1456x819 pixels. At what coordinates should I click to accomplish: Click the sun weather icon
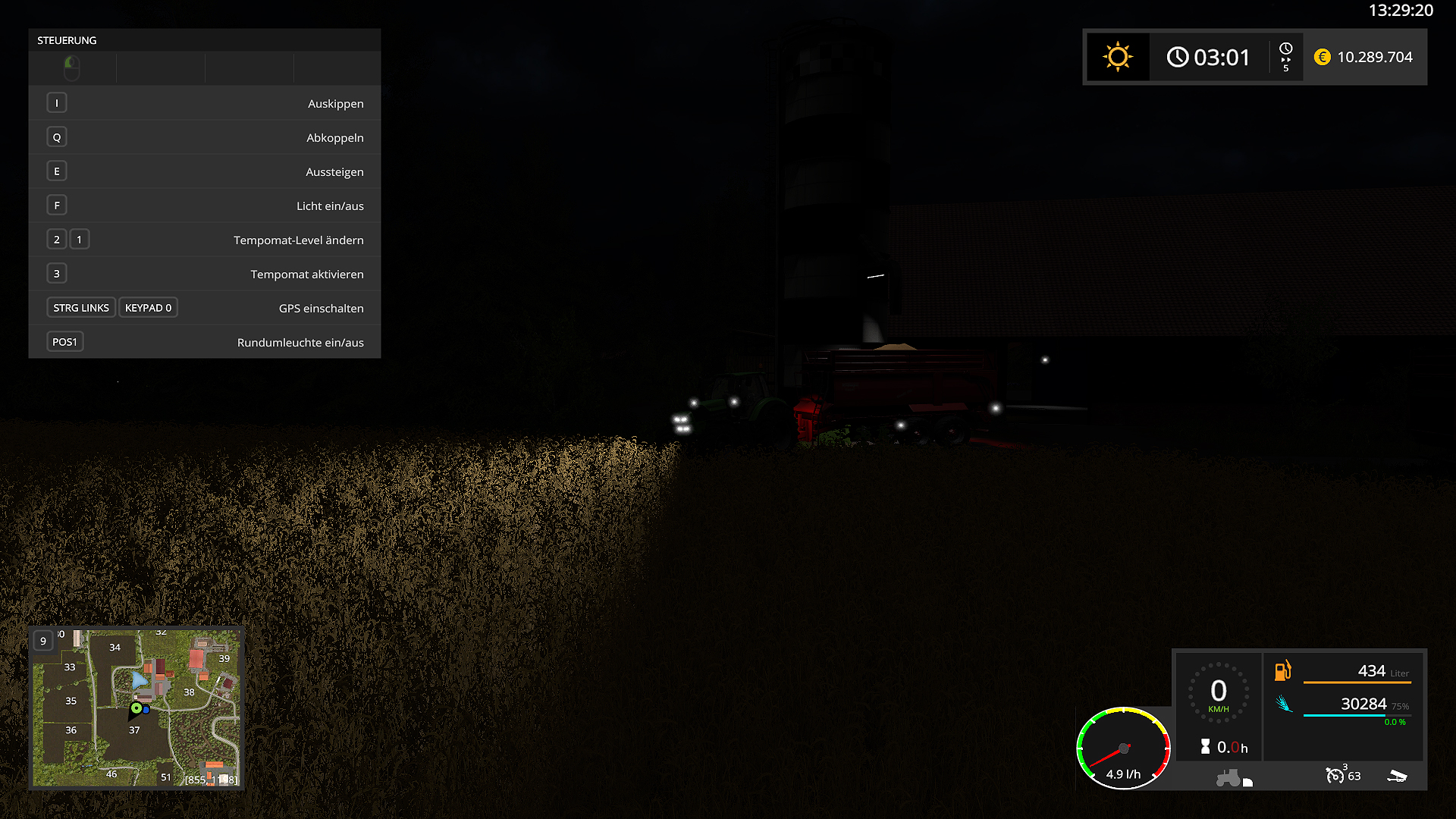point(1118,58)
